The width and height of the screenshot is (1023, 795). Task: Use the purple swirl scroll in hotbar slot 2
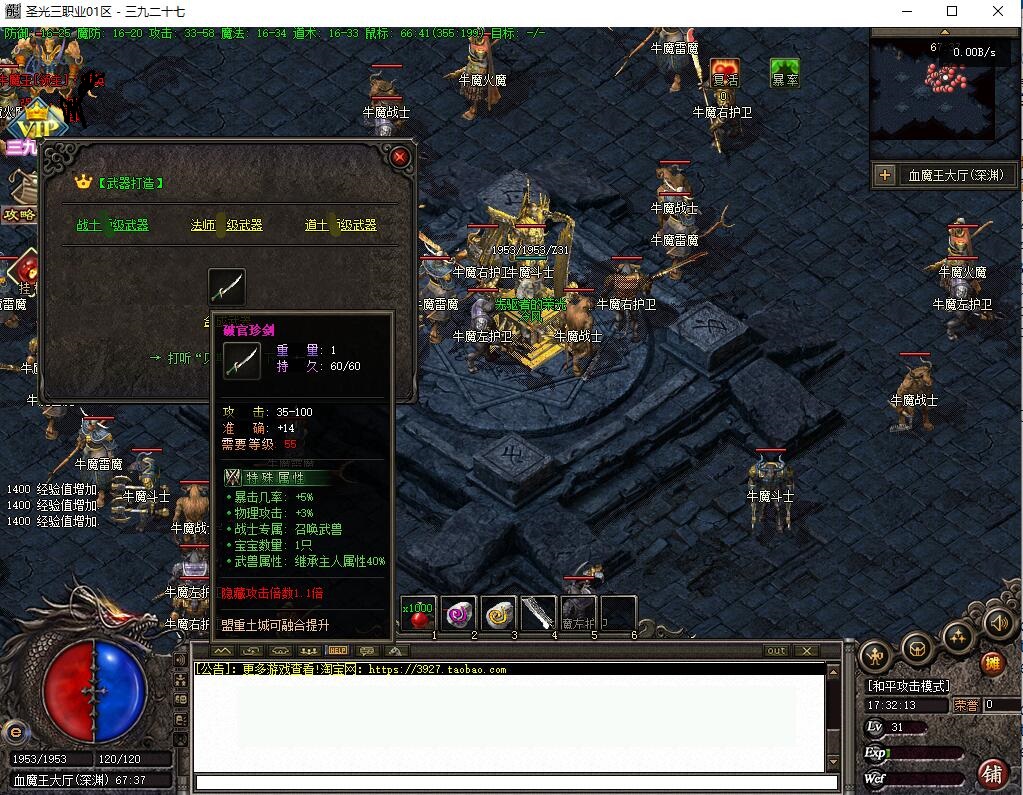pyautogui.click(x=458, y=614)
